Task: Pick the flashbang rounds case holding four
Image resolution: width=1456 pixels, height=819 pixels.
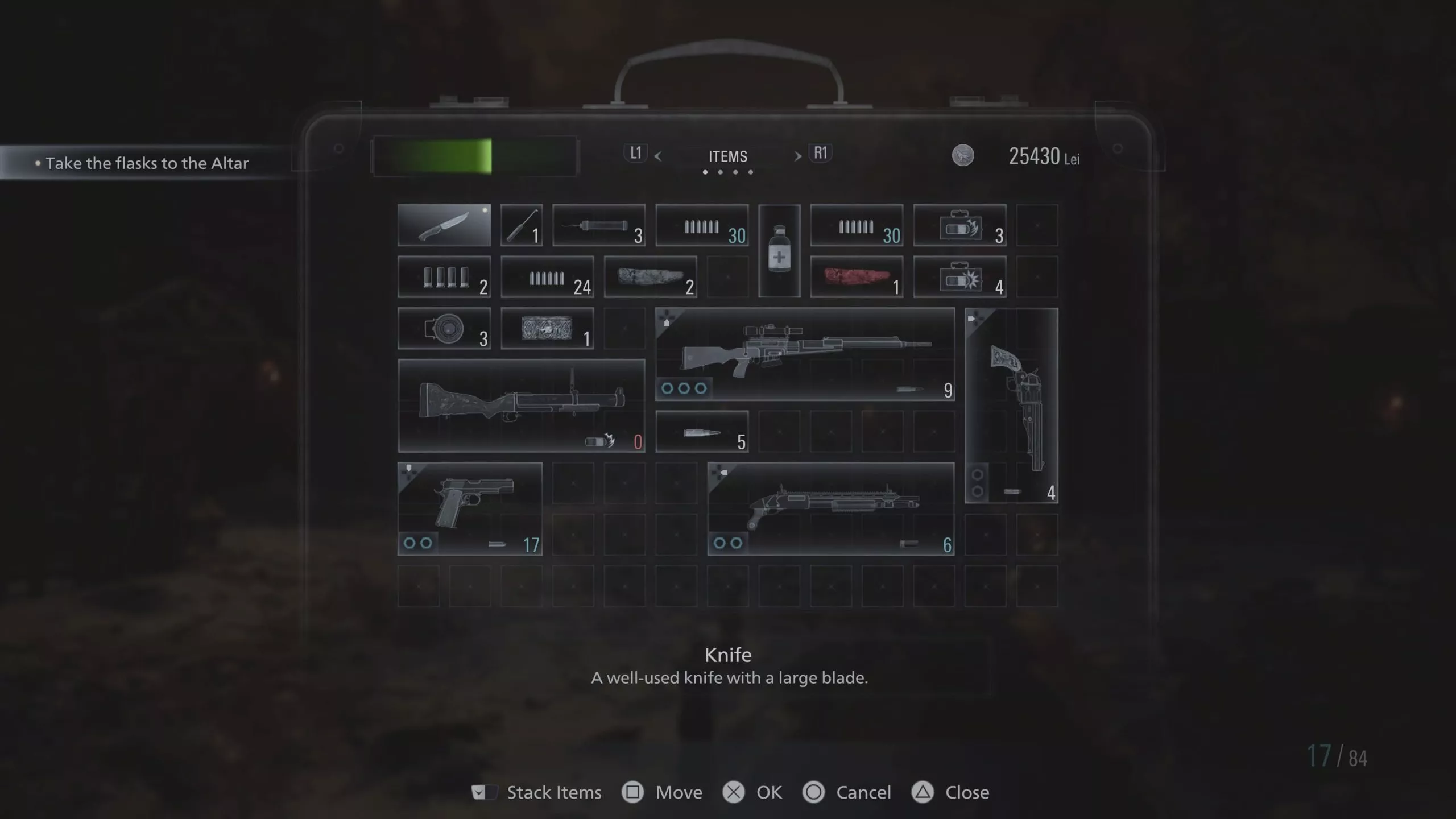Action: click(x=959, y=277)
